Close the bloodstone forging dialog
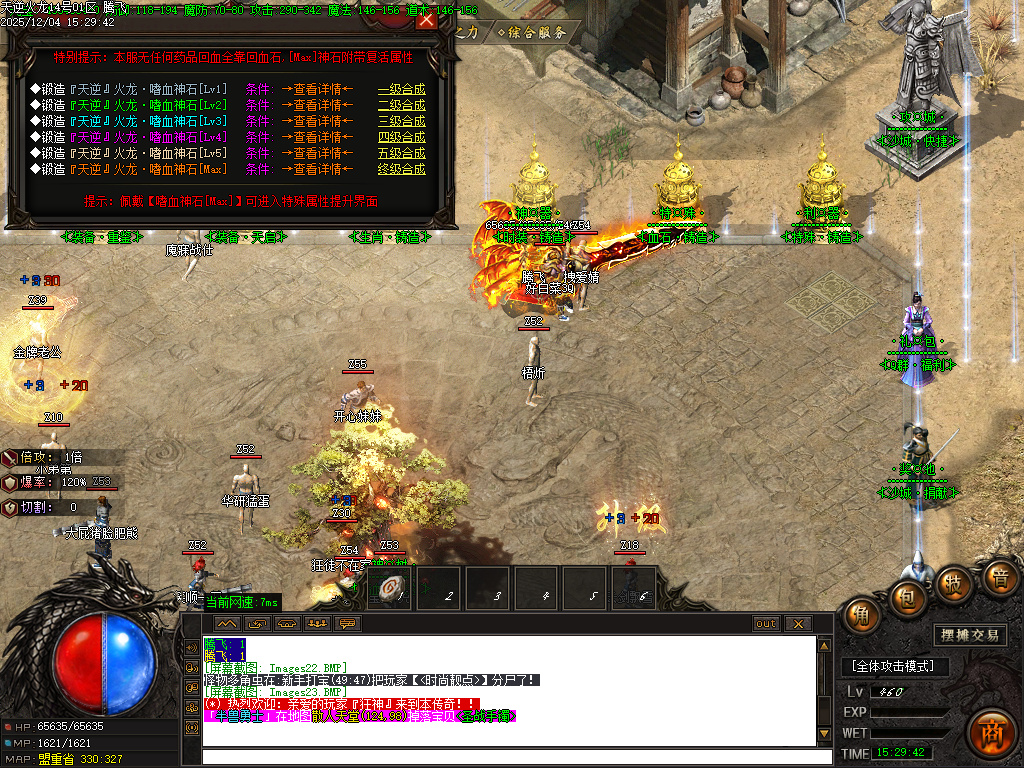This screenshot has height=768, width=1024. 427,19
